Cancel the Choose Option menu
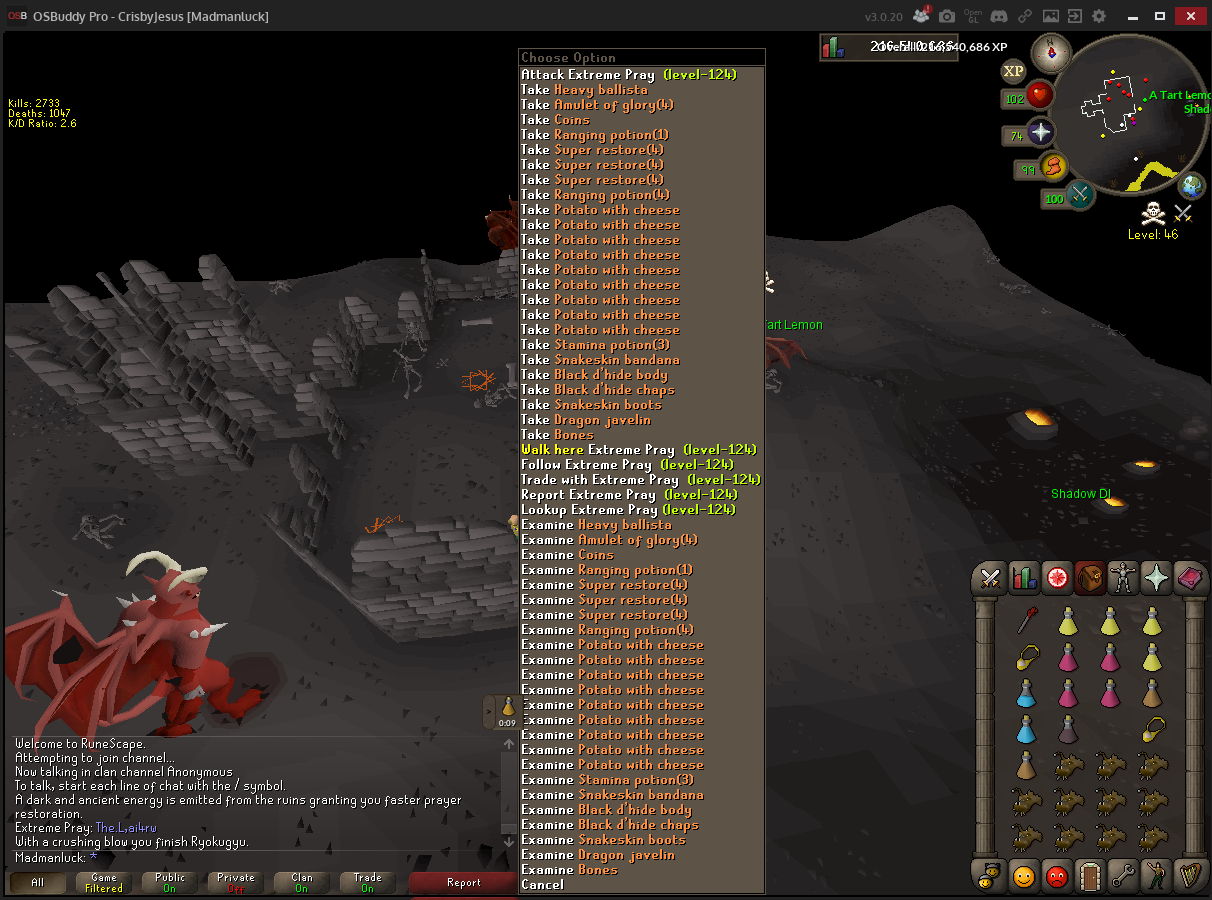 (x=542, y=885)
